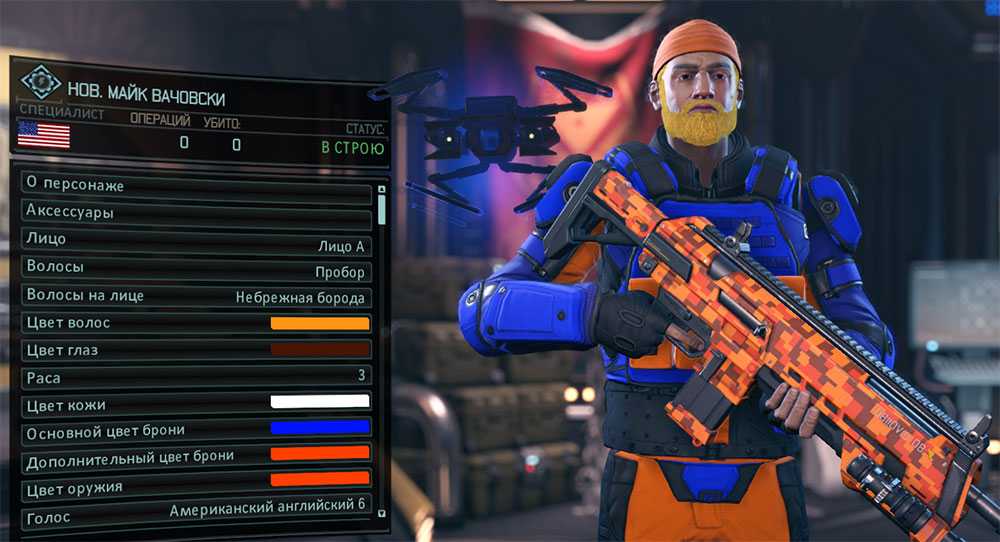Screen dimensions: 1000x542
Task: Select «Дополнительный цвет брони» secondary armor color
Action: pyautogui.click(x=196, y=455)
